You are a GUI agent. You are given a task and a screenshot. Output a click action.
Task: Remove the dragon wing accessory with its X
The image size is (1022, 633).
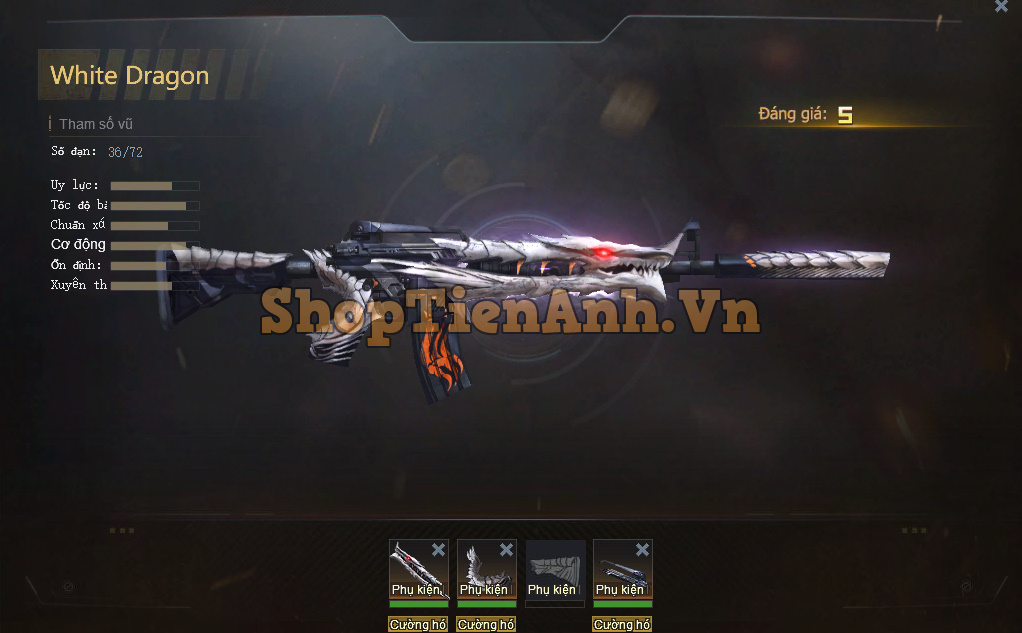(506, 549)
